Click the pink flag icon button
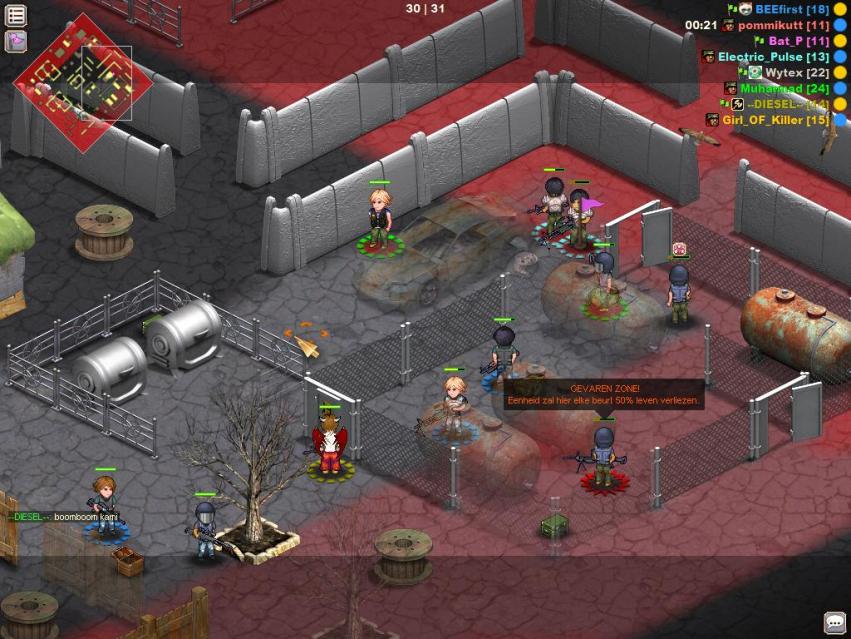 pyautogui.click(x=16, y=41)
